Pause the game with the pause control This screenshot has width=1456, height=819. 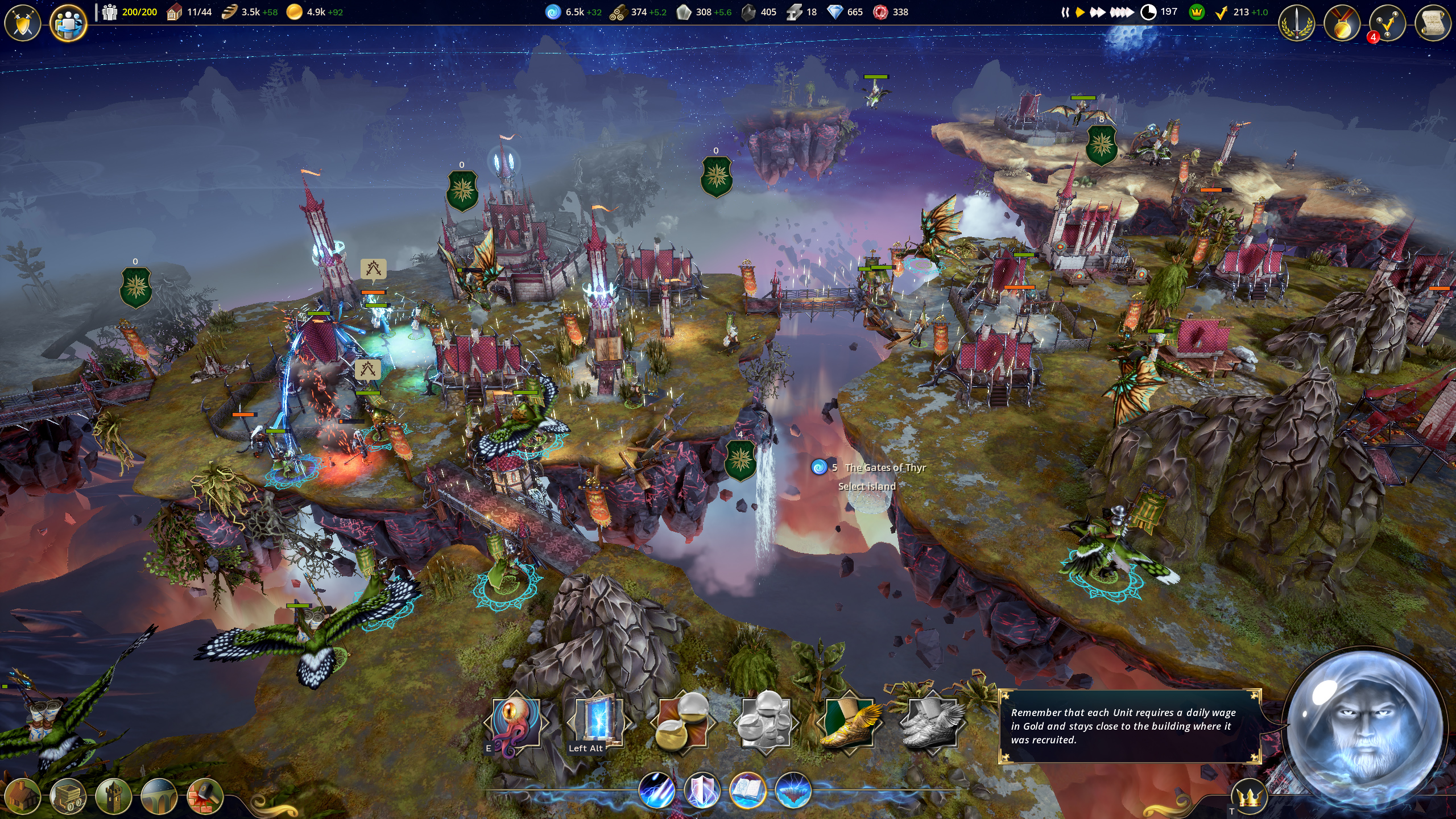pos(1065,13)
